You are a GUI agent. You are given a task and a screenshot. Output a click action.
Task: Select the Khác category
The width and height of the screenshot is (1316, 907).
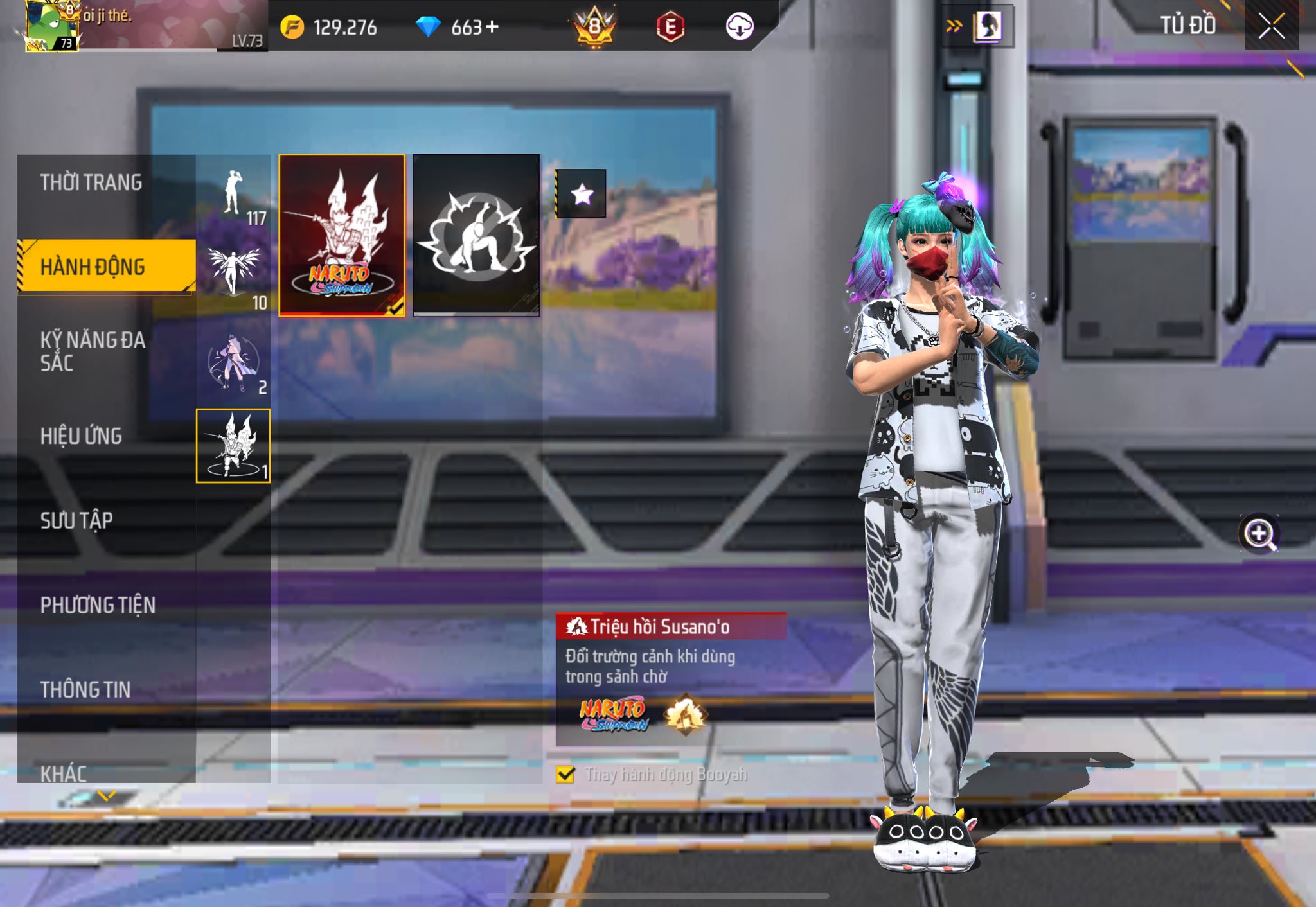click(x=64, y=773)
